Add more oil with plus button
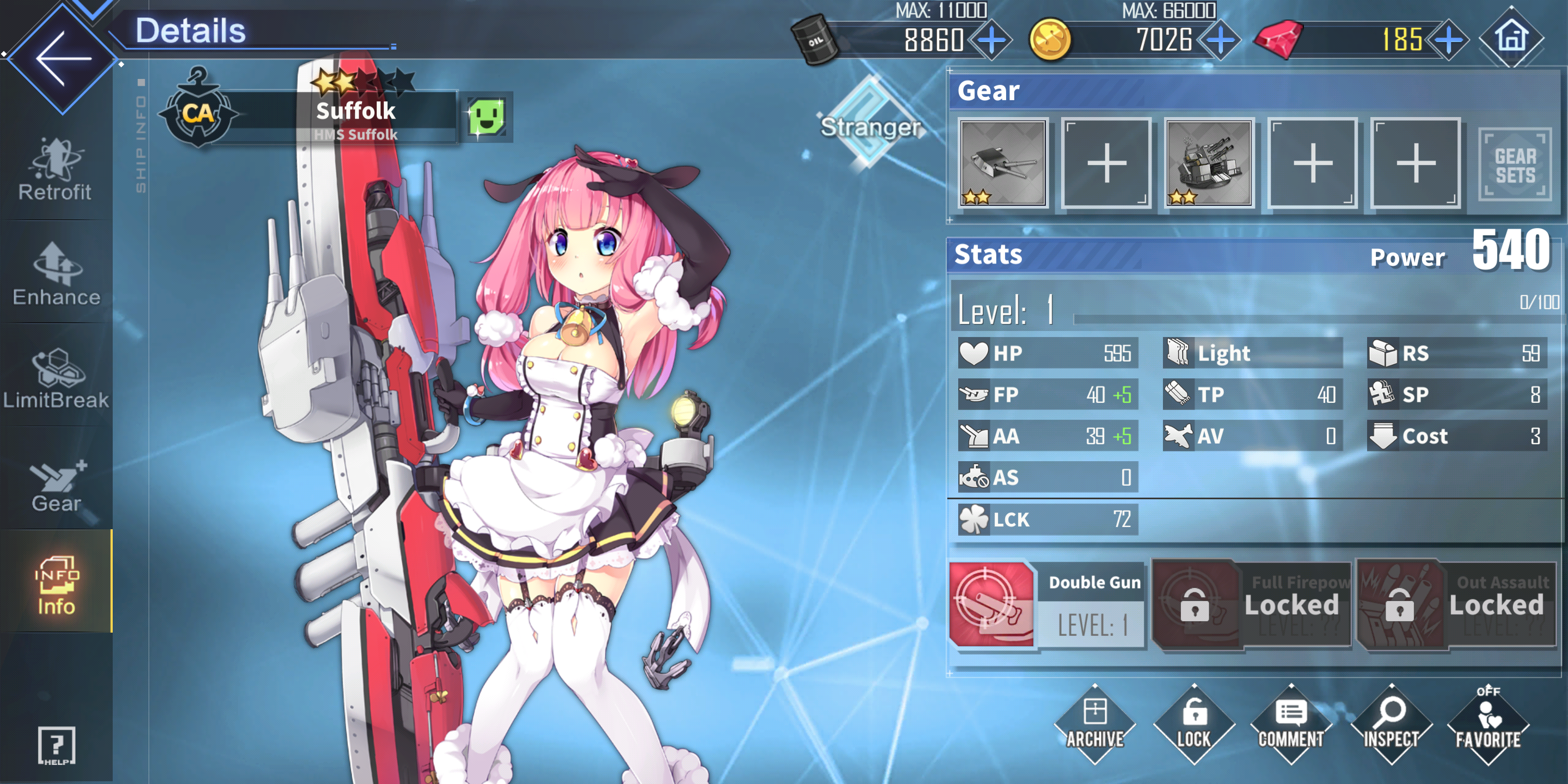The image size is (1568, 784). pyautogui.click(x=991, y=41)
